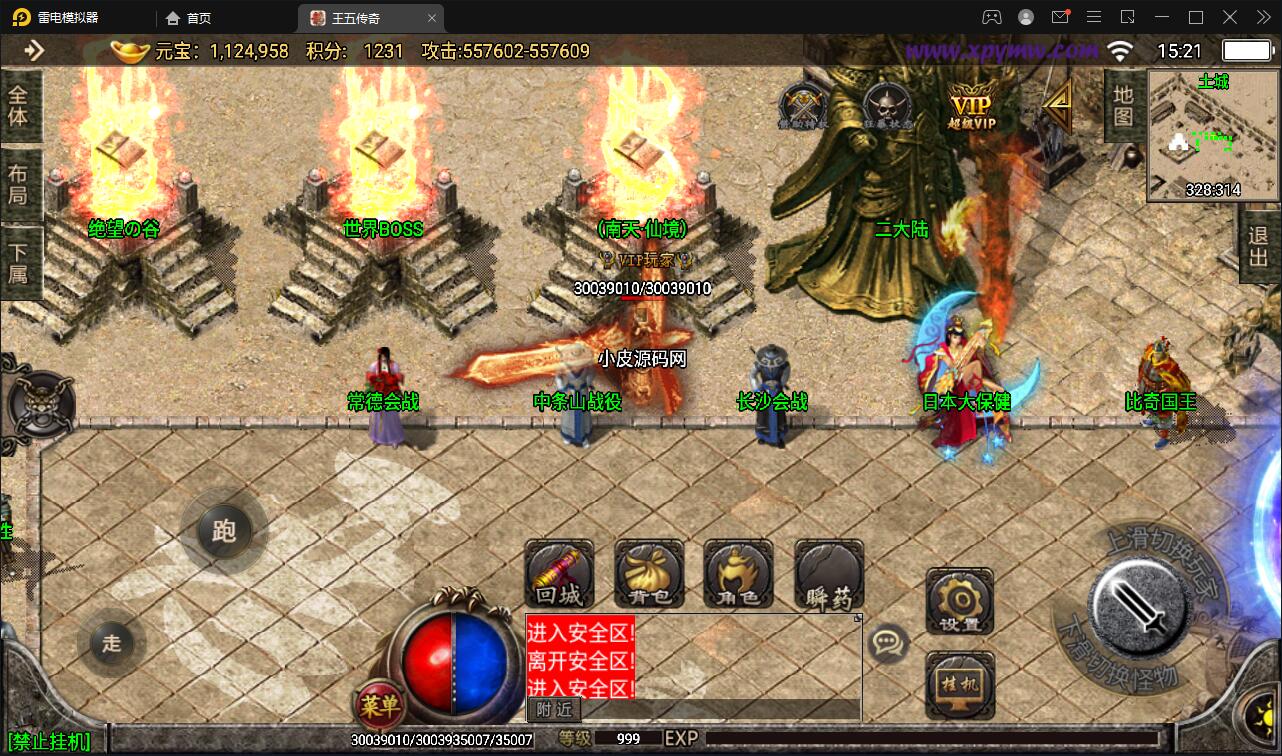1282x756 pixels.
Task: Toggle the 走 walk button
Action: (x=111, y=643)
